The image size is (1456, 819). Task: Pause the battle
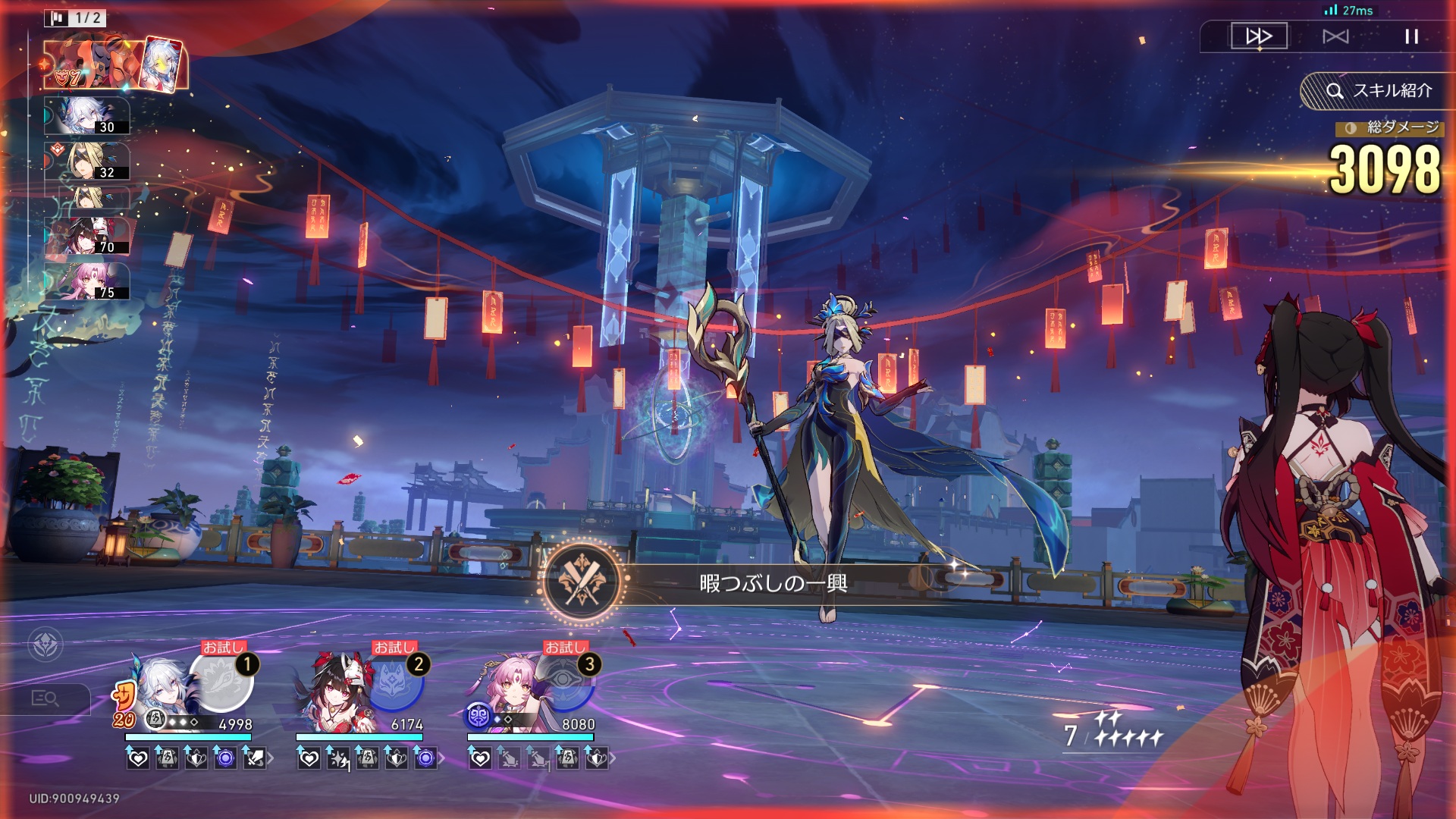(1410, 36)
